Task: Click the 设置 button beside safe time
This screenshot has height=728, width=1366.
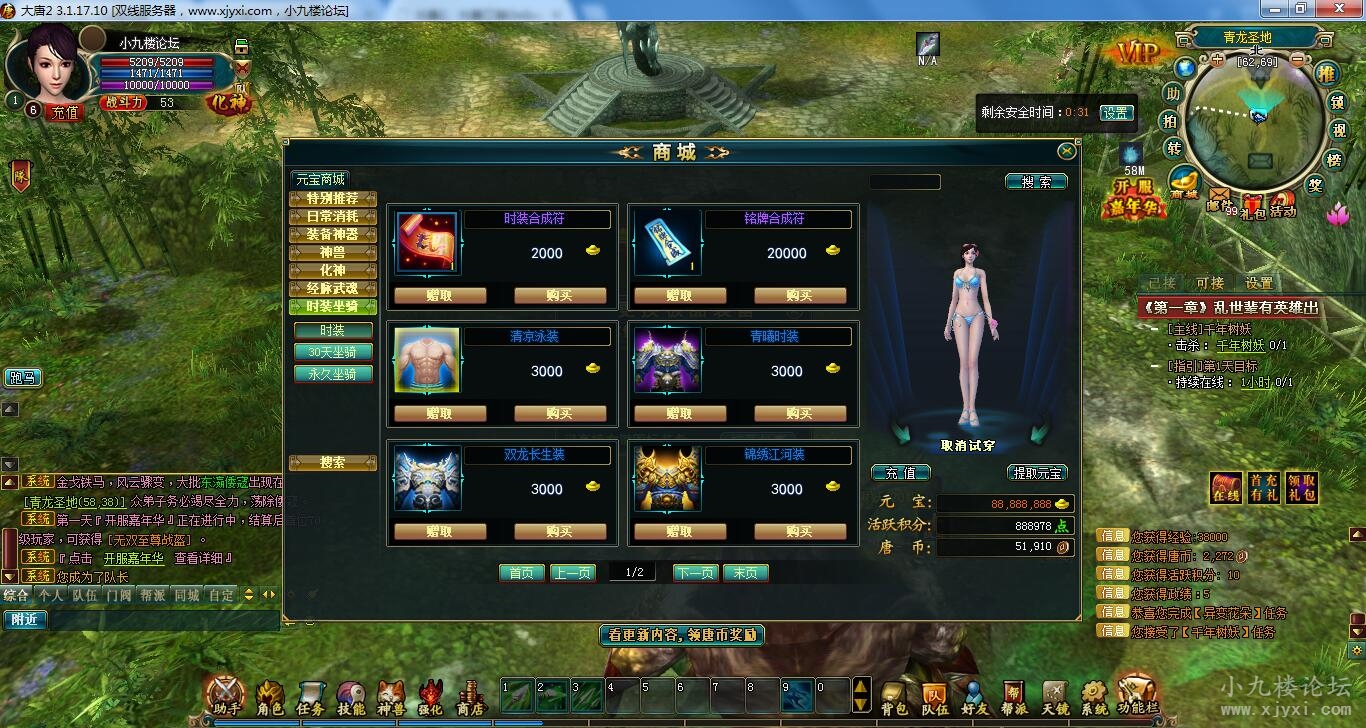Action: pyautogui.click(x=1116, y=113)
